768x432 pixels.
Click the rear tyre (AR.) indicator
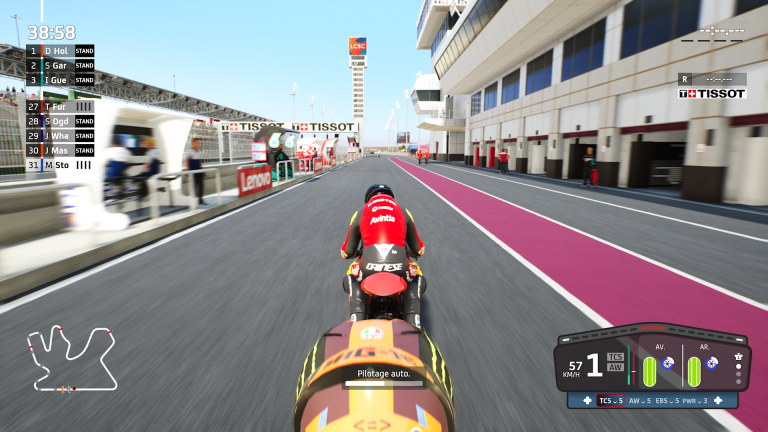(693, 371)
